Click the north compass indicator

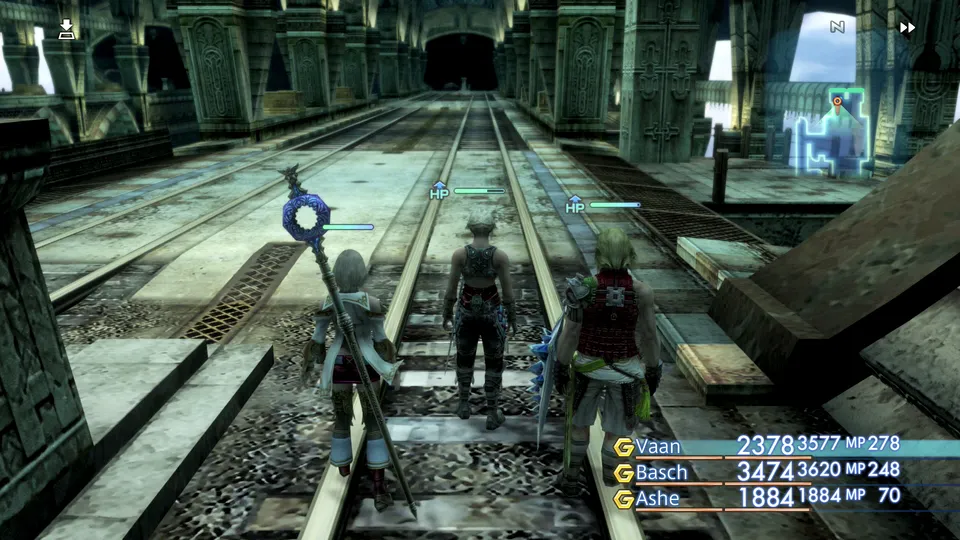coord(837,27)
